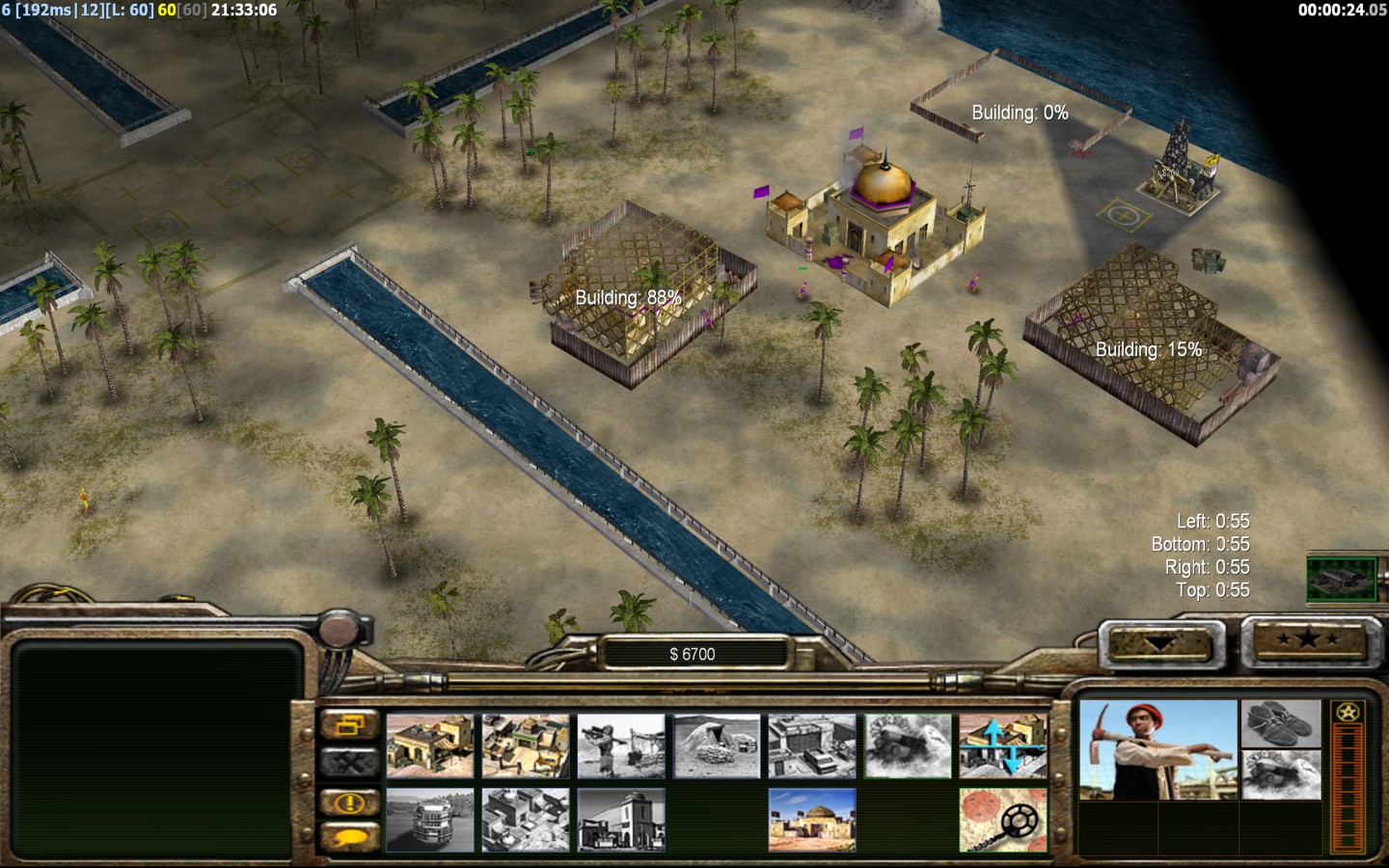Viewport: 1389px width, 868px height.
Task: Click the build icon with blue up-down arrows
Action: tap(1003, 746)
